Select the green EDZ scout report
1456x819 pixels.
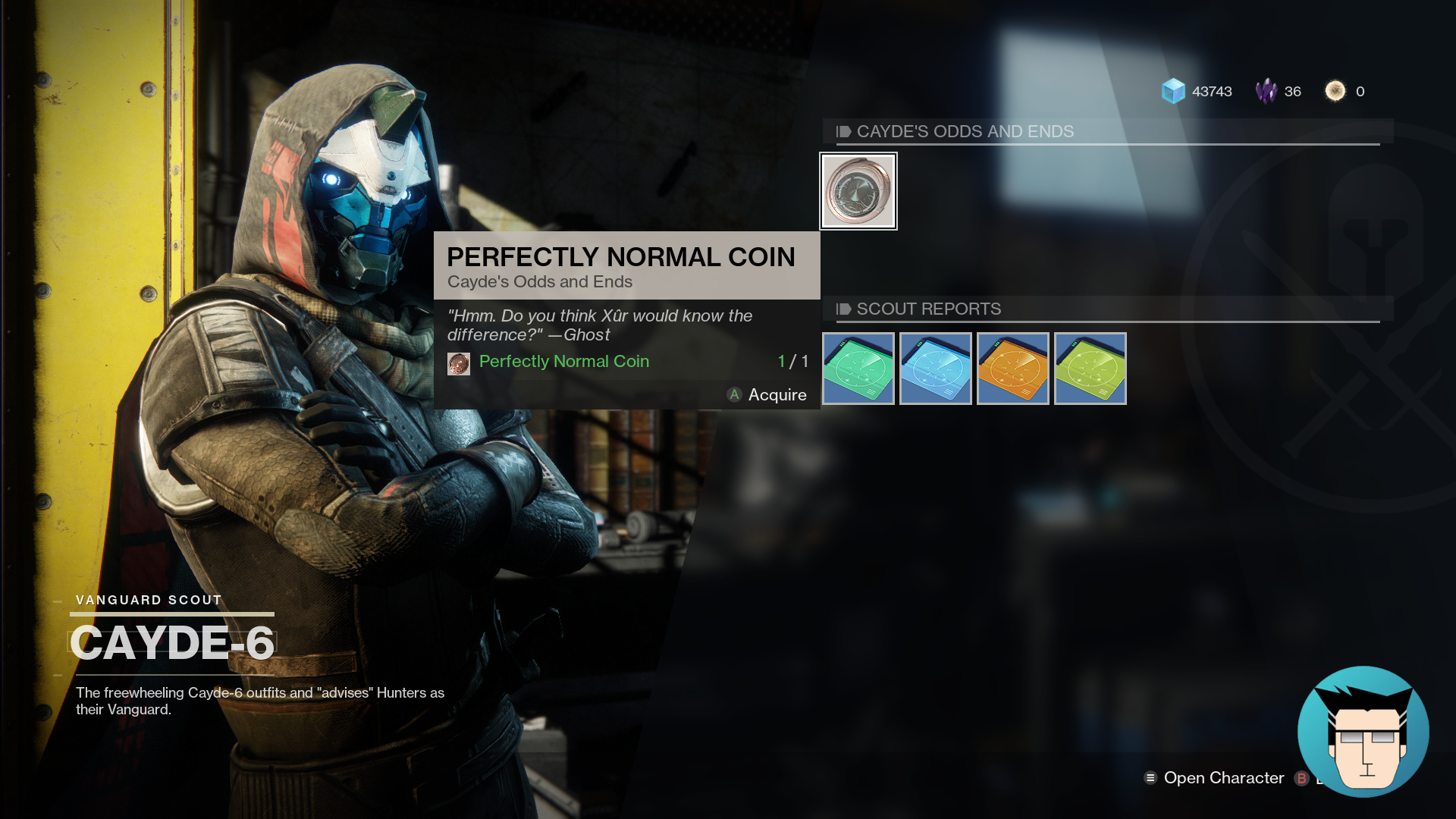click(858, 369)
